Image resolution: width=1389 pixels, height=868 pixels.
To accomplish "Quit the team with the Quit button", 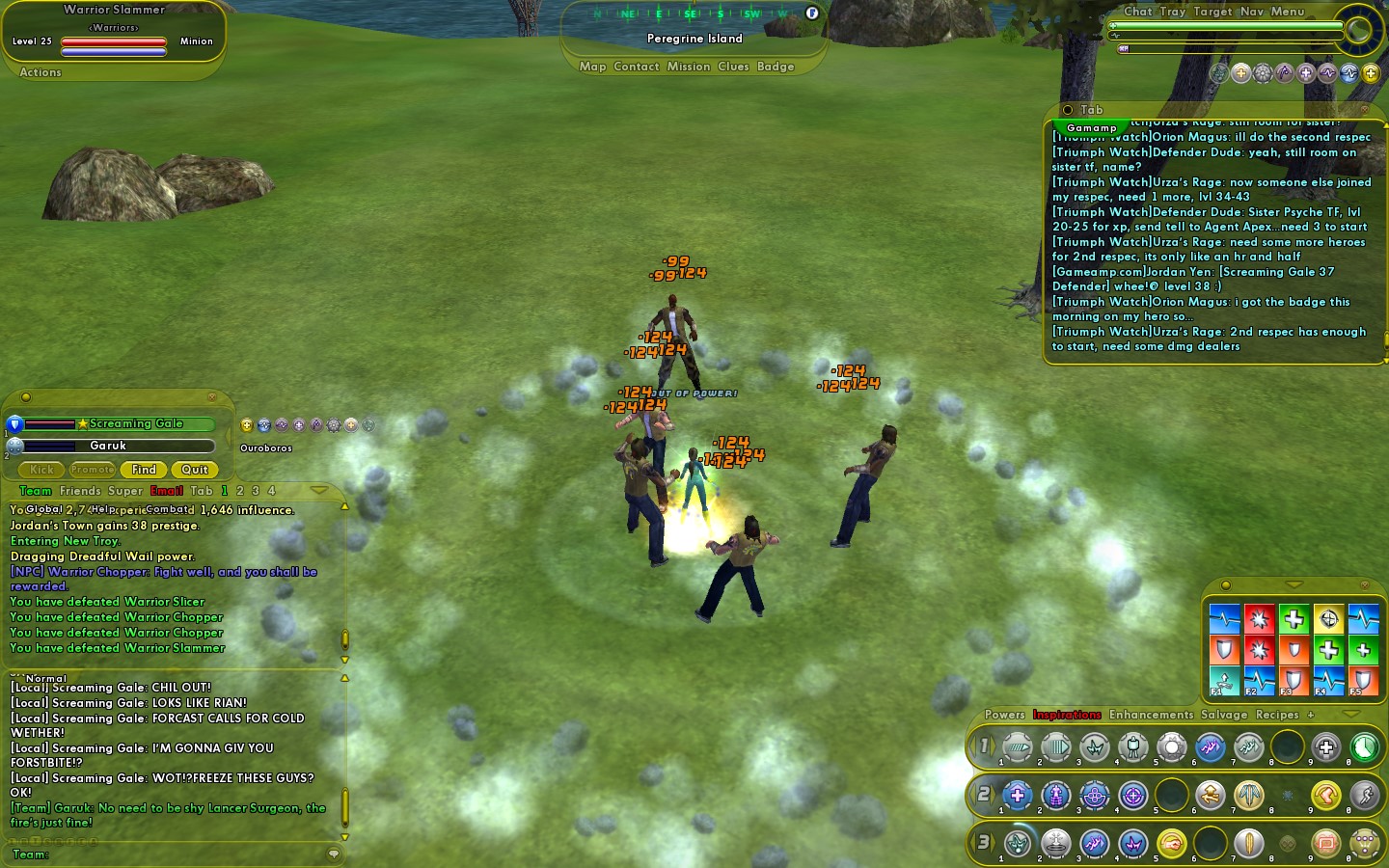I will [194, 470].
